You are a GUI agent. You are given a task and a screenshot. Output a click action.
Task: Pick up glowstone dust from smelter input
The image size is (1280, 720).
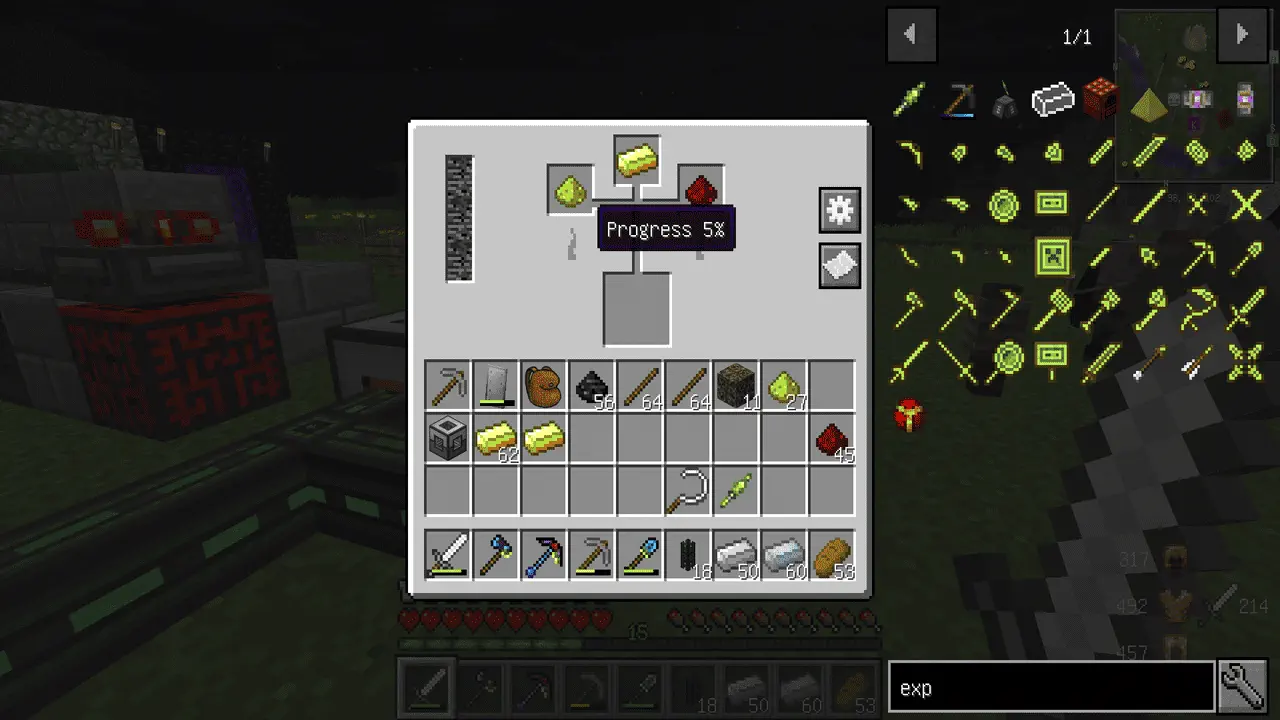[x=571, y=188]
